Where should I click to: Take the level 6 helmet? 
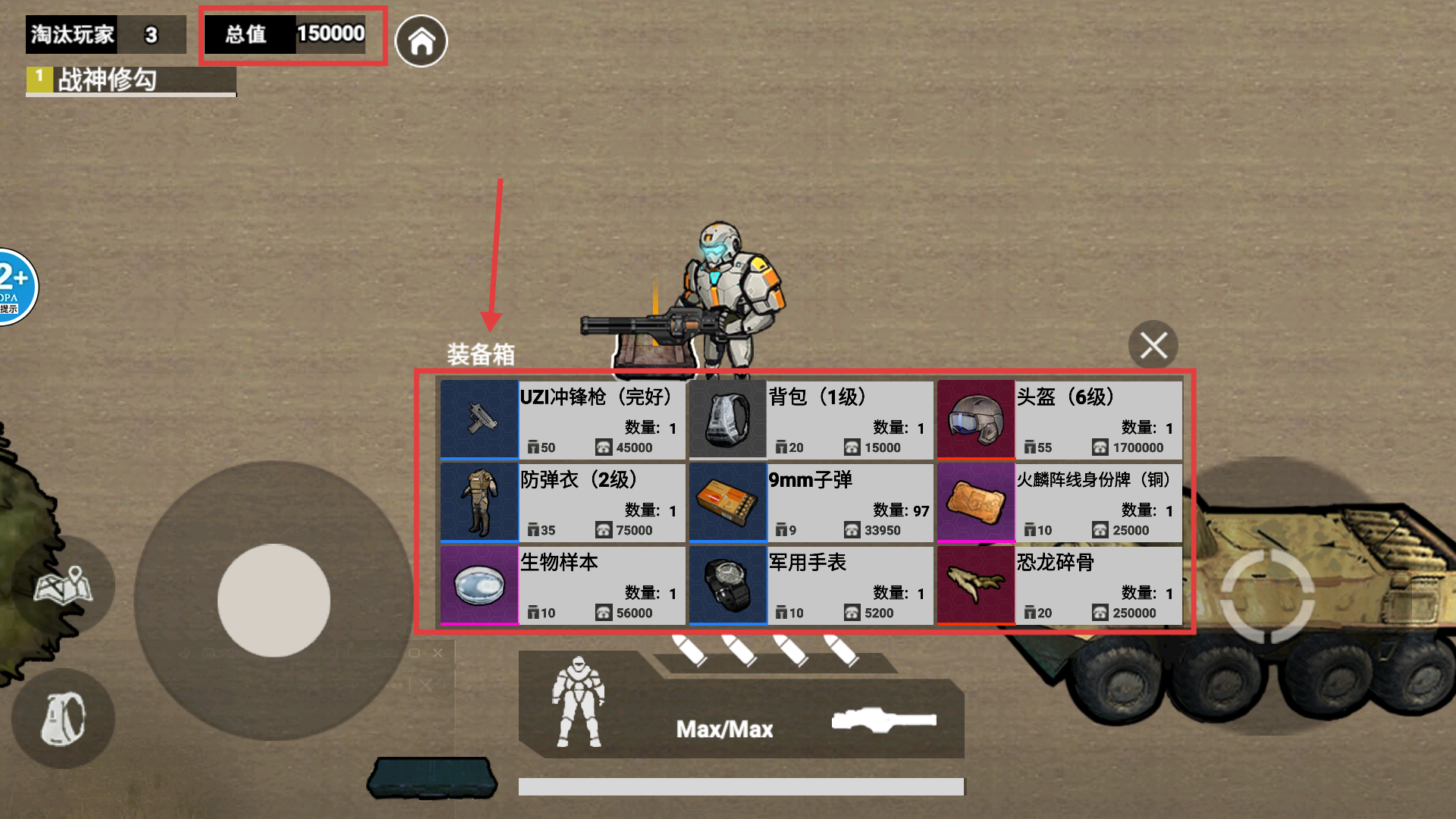1059,420
